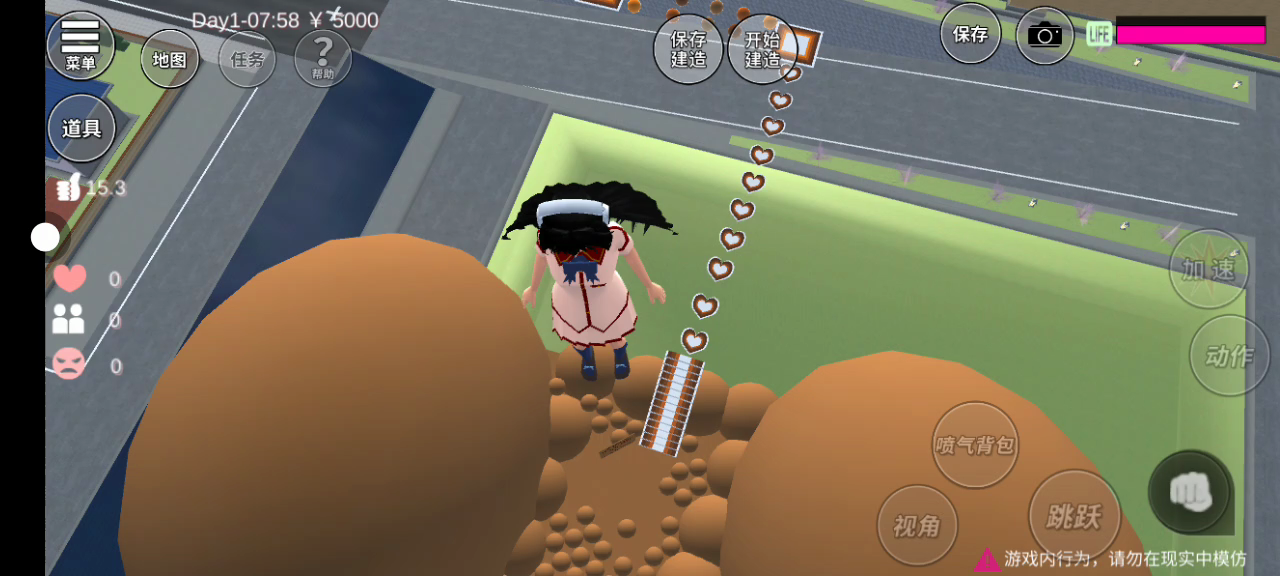Open the 道具 items panel
This screenshot has width=1280, height=576.
point(82,128)
